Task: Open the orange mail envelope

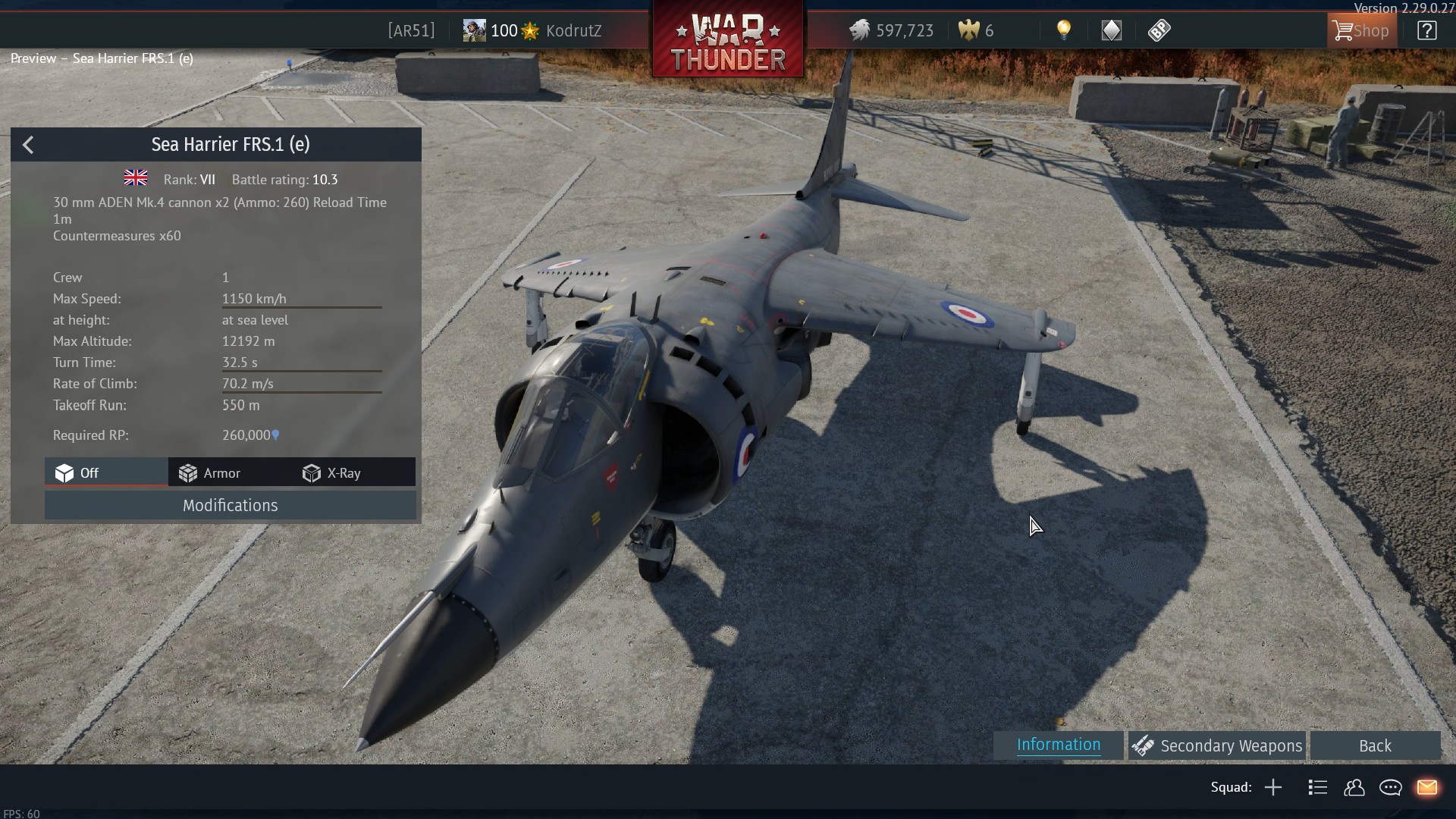Action: tap(1426, 788)
